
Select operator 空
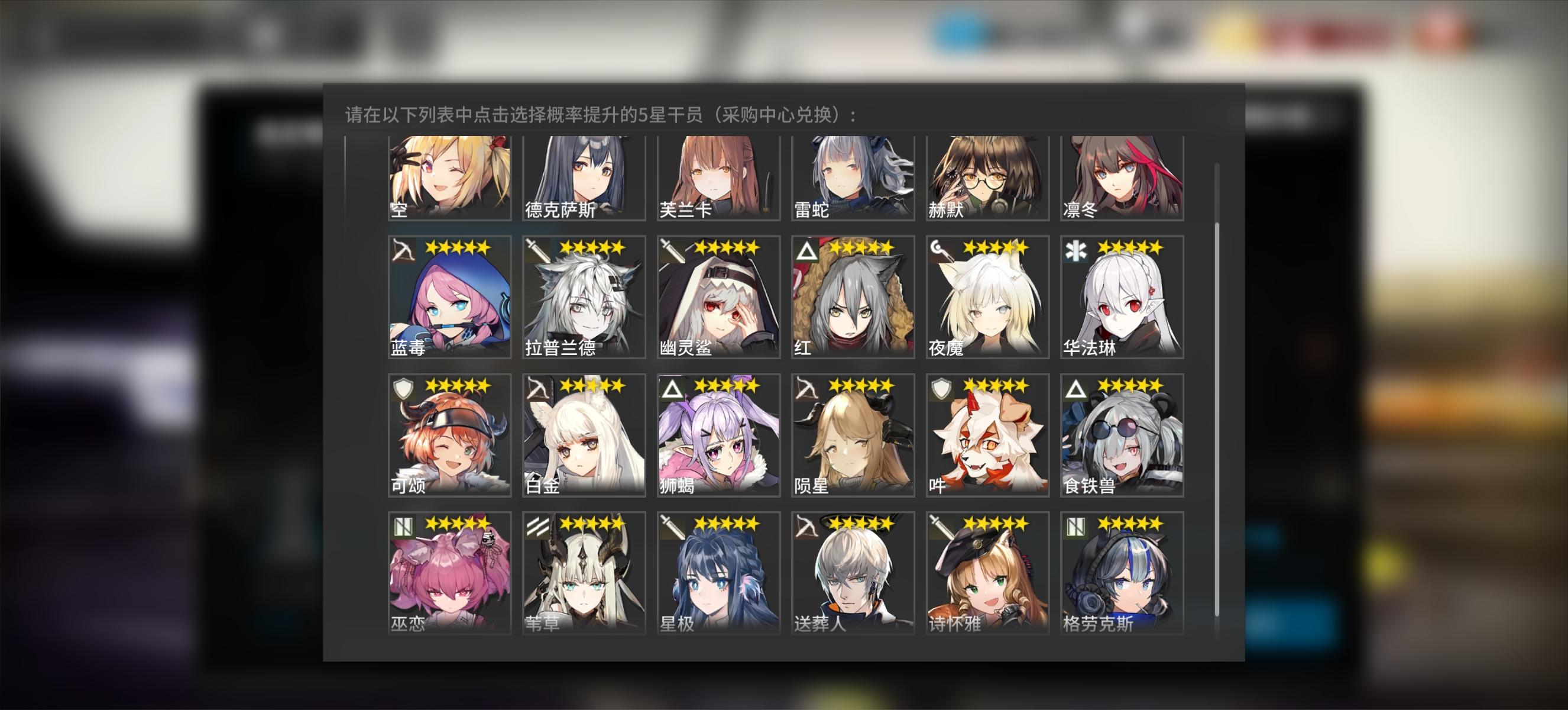(x=449, y=176)
